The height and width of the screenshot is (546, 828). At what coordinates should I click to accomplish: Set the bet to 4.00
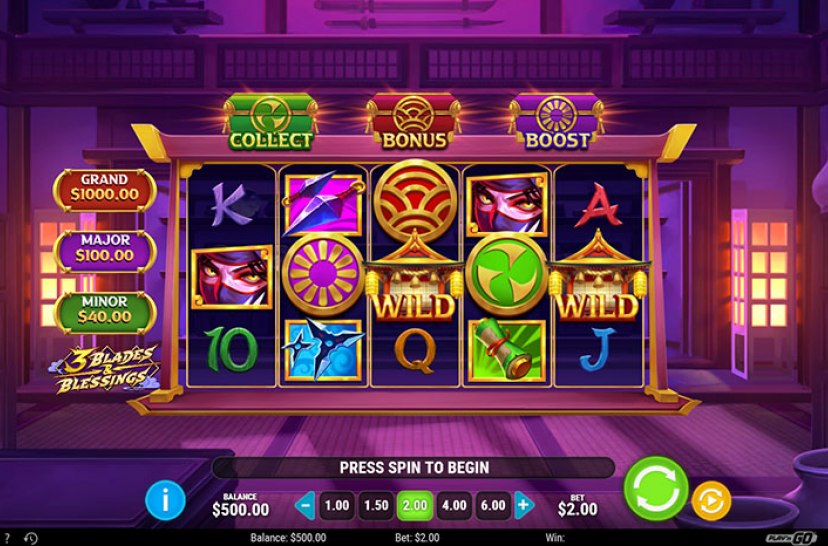(x=453, y=505)
